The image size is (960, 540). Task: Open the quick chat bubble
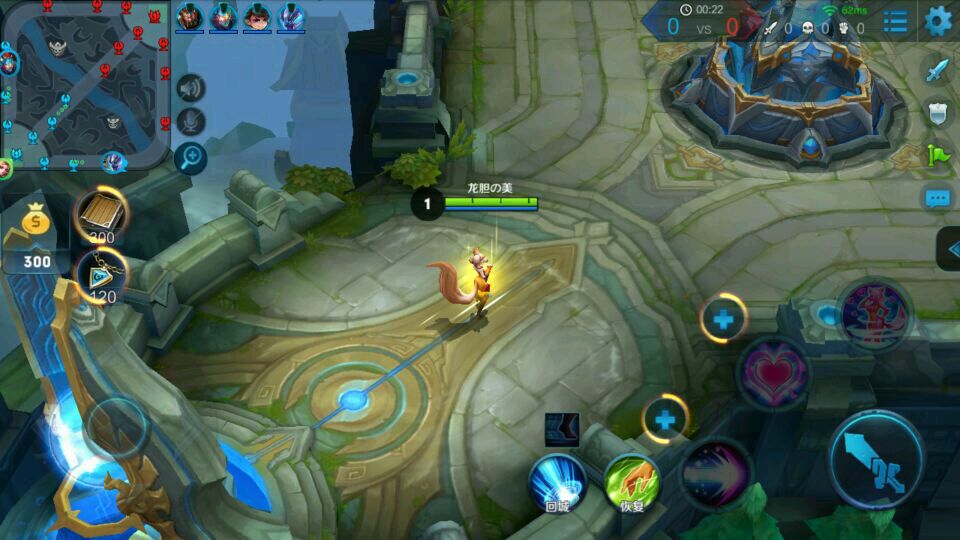[936, 198]
